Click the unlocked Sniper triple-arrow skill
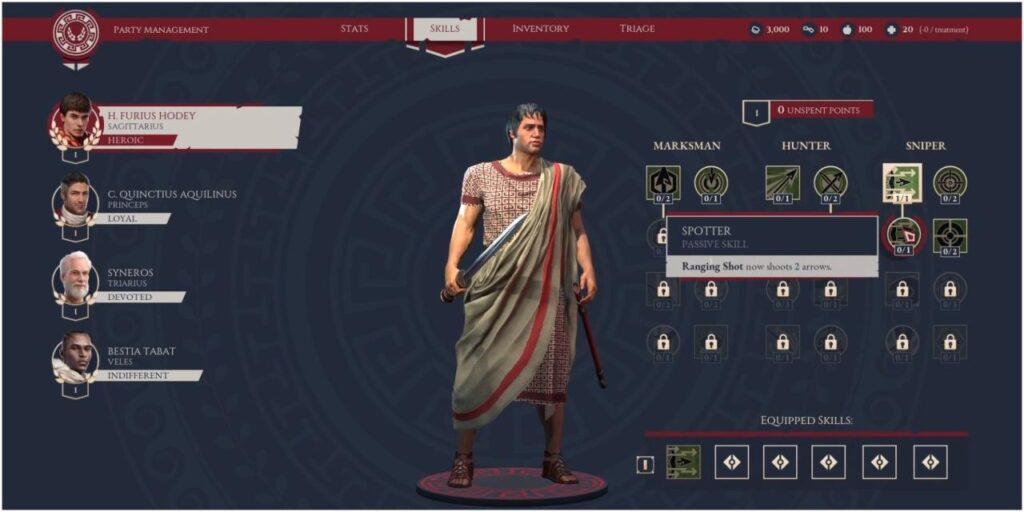The image size is (1024, 512). [x=901, y=182]
